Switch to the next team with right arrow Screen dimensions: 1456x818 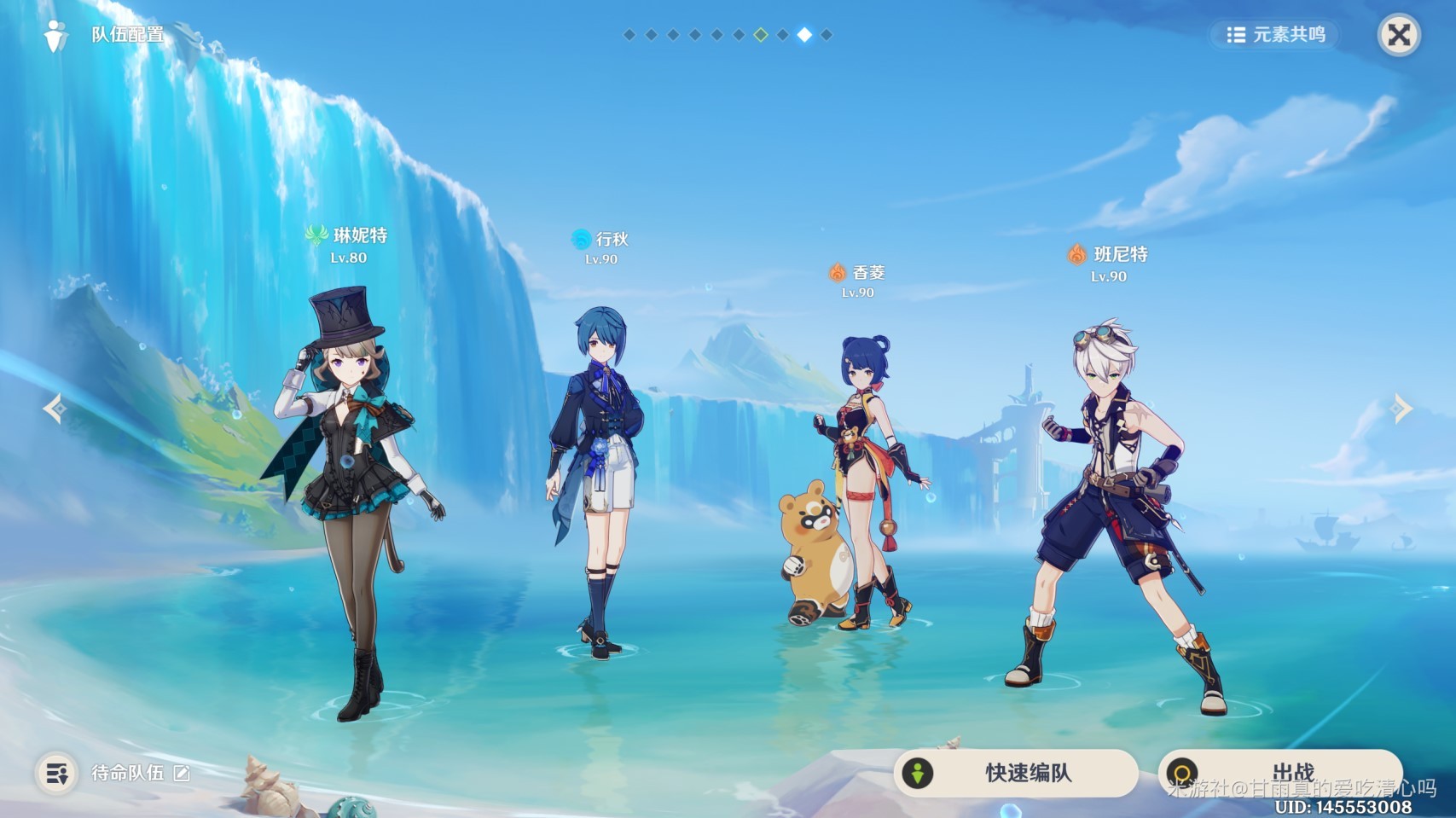[x=1401, y=409]
